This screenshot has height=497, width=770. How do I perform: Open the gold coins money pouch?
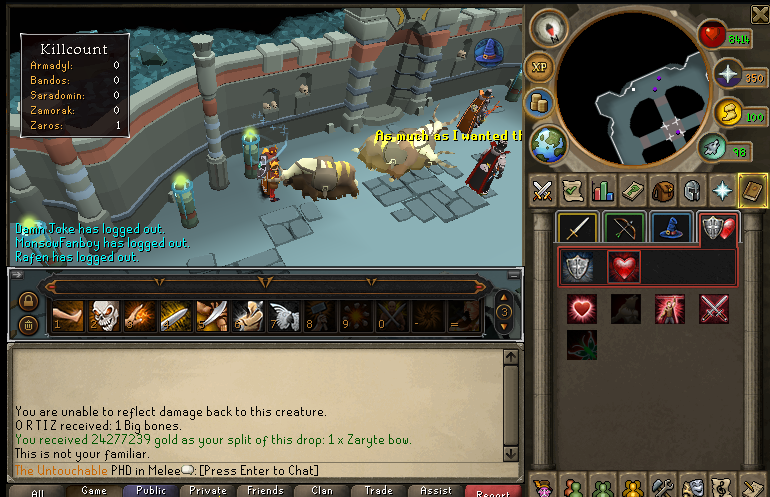pyautogui.click(x=540, y=102)
